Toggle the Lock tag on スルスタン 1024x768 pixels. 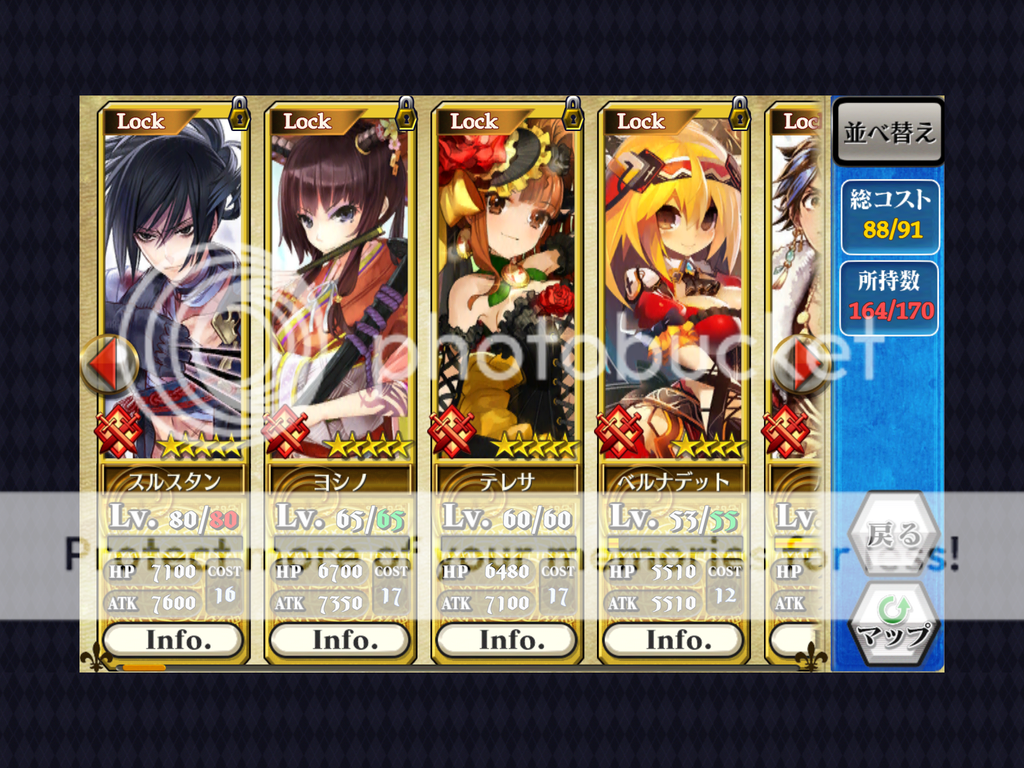point(141,121)
